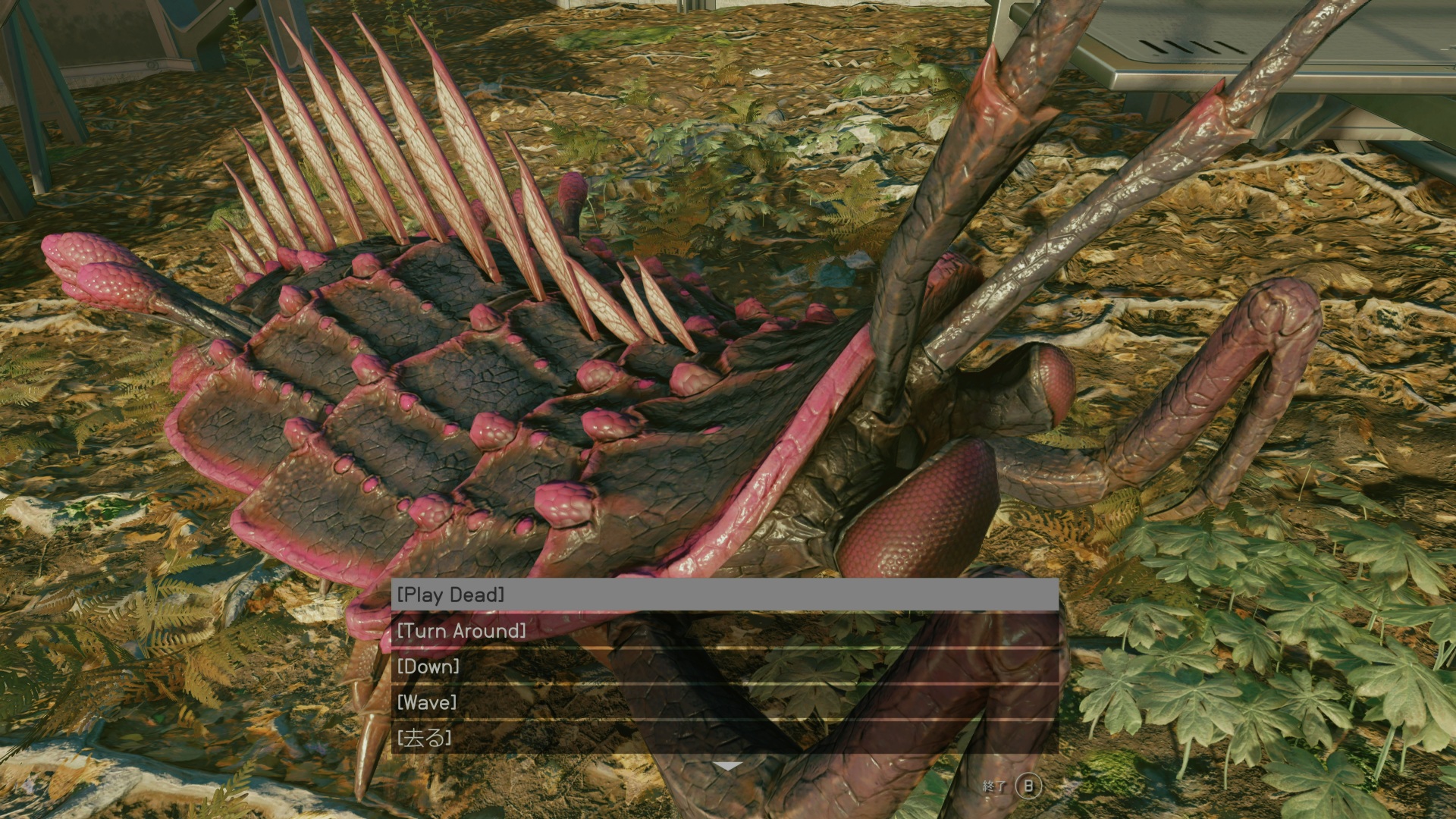Image resolution: width=1456 pixels, height=819 pixels.
Task: Pick the [Down] dialogue option
Action: point(724,667)
